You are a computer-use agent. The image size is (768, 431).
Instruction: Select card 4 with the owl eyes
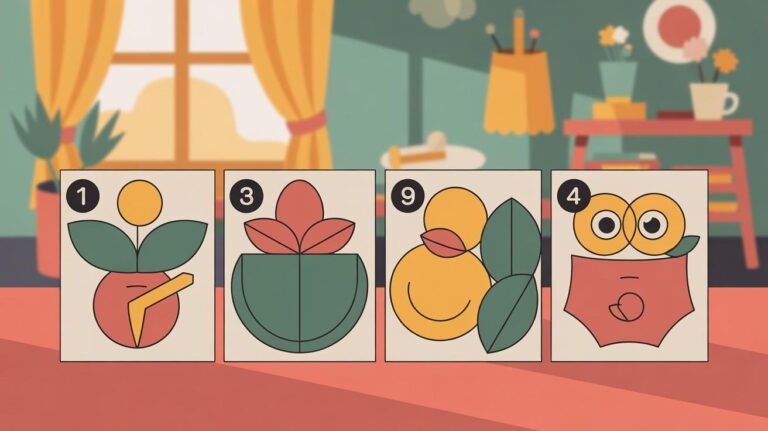pyautogui.click(x=629, y=265)
